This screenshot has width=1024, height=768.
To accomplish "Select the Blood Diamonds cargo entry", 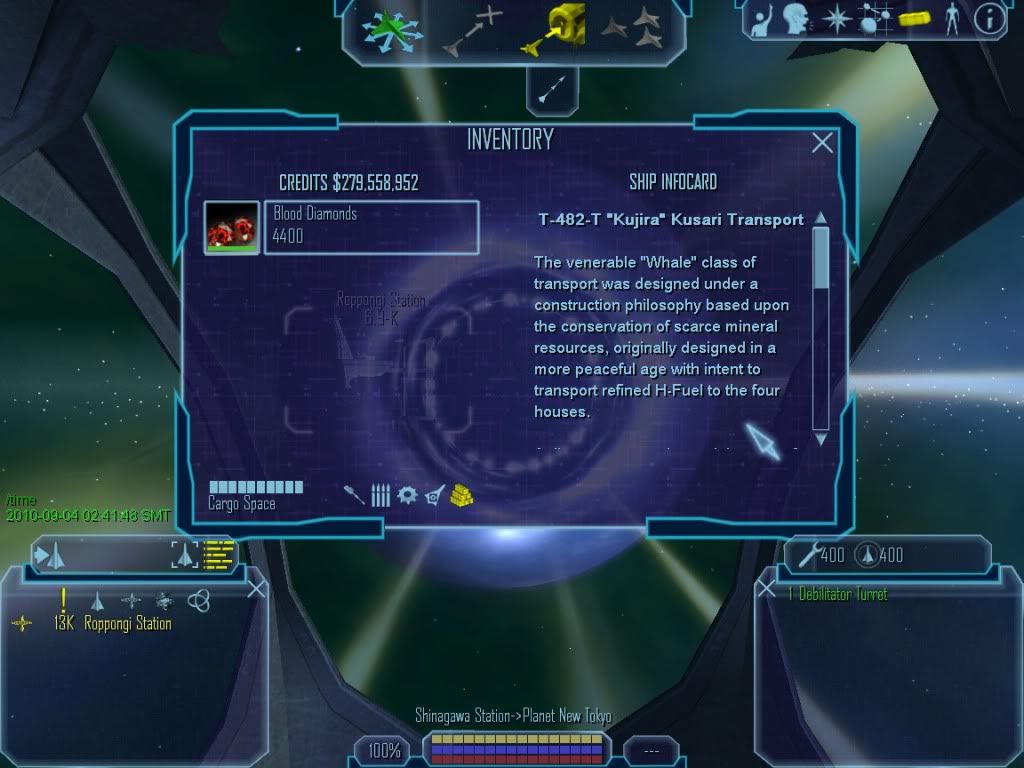I will pos(370,227).
